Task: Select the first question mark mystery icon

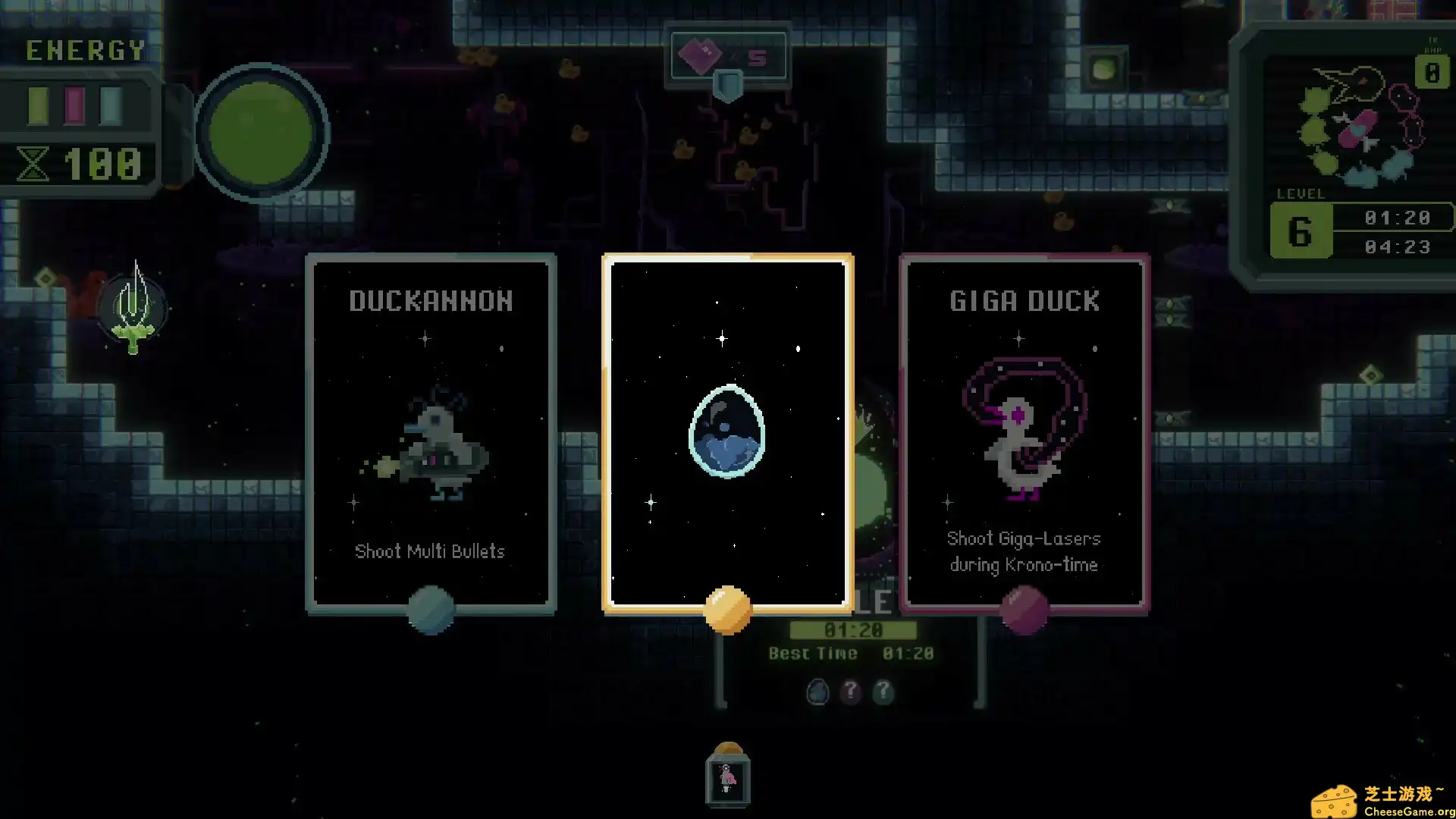Action: pos(851,692)
